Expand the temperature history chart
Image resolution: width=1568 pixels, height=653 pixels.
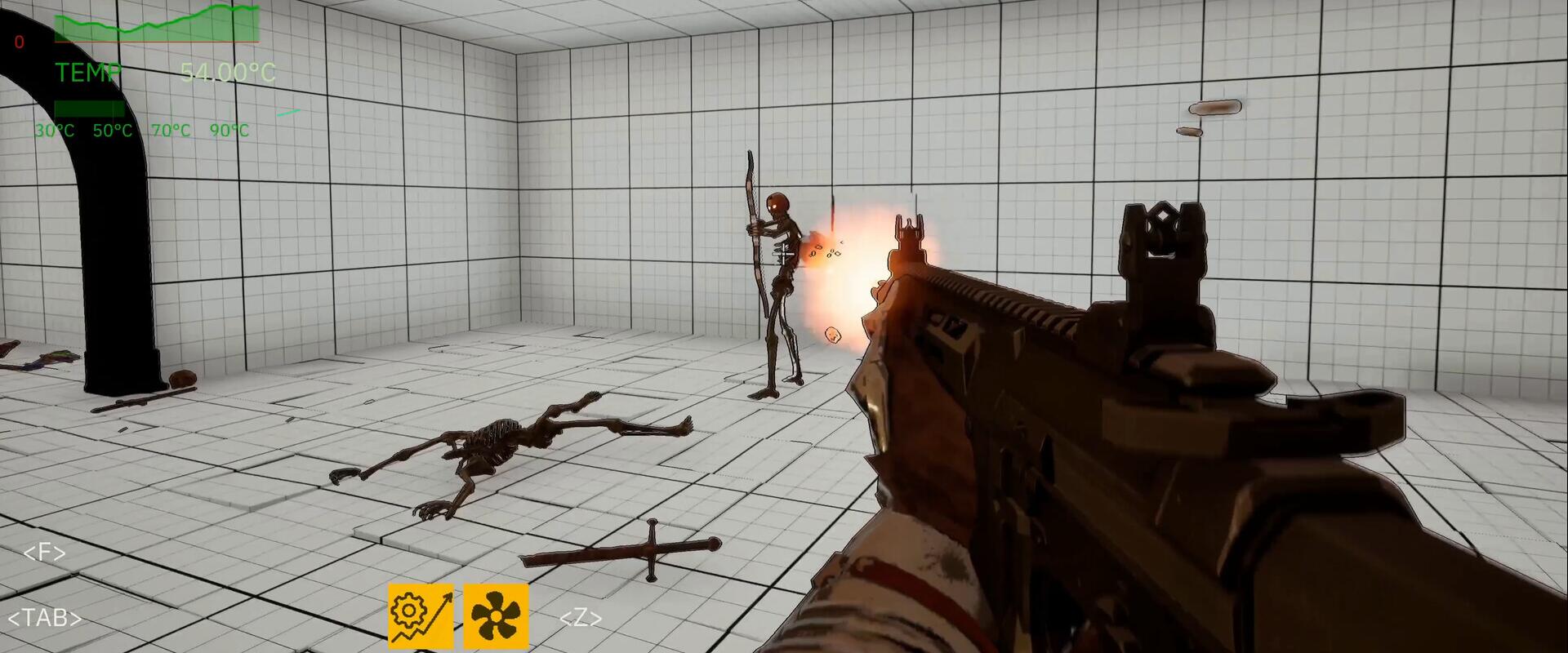[155, 20]
